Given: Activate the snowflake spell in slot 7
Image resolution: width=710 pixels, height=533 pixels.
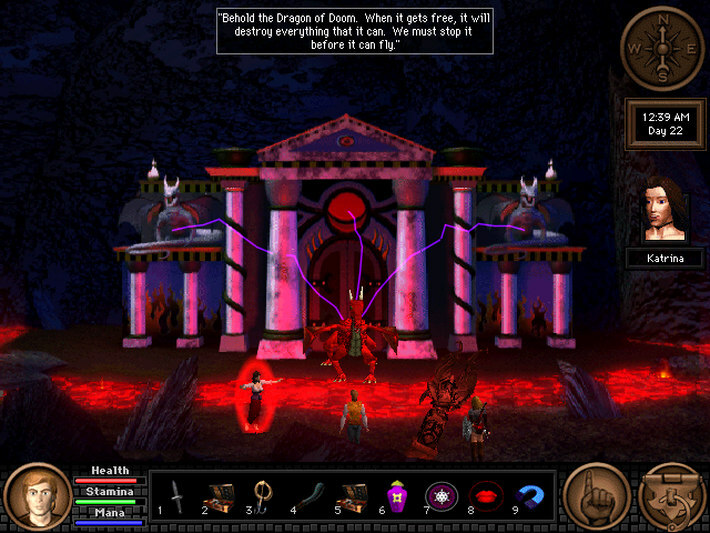Looking at the screenshot, I should pyautogui.click(x=440, y=496).
